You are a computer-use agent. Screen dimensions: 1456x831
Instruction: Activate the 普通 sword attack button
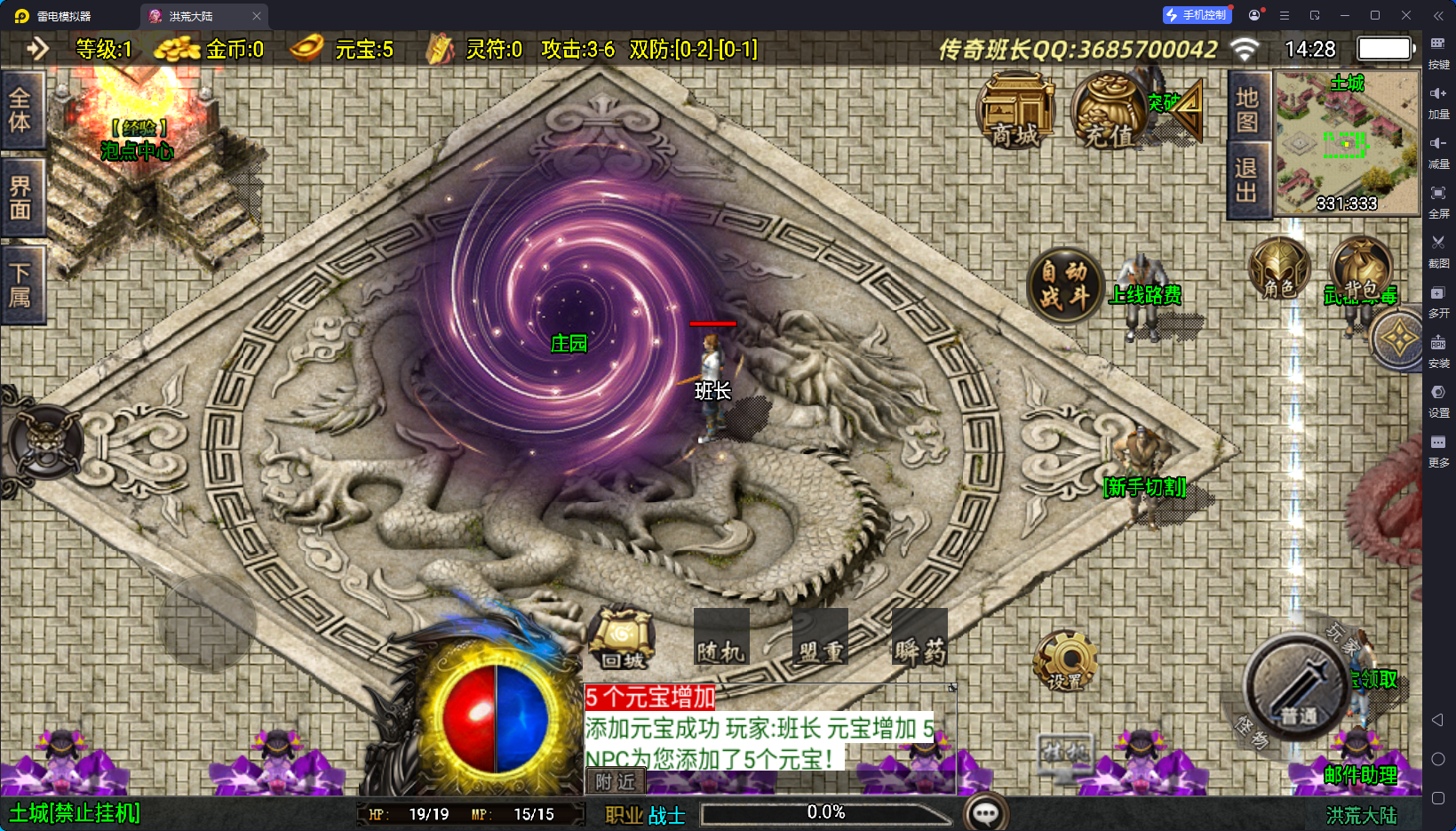point(1295,689)
